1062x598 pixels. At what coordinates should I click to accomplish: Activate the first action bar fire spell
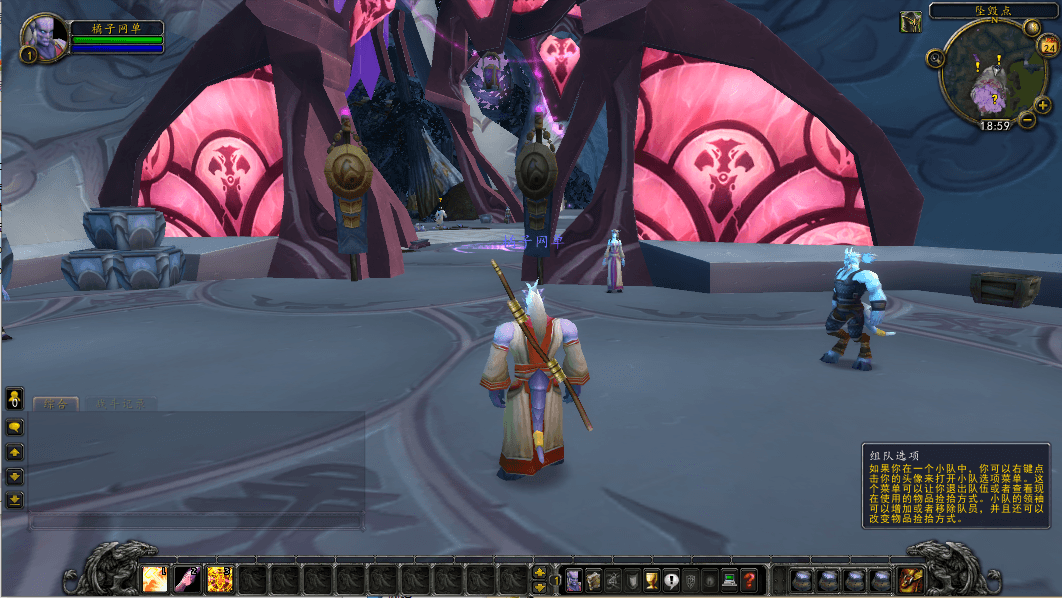pos(155,579)
